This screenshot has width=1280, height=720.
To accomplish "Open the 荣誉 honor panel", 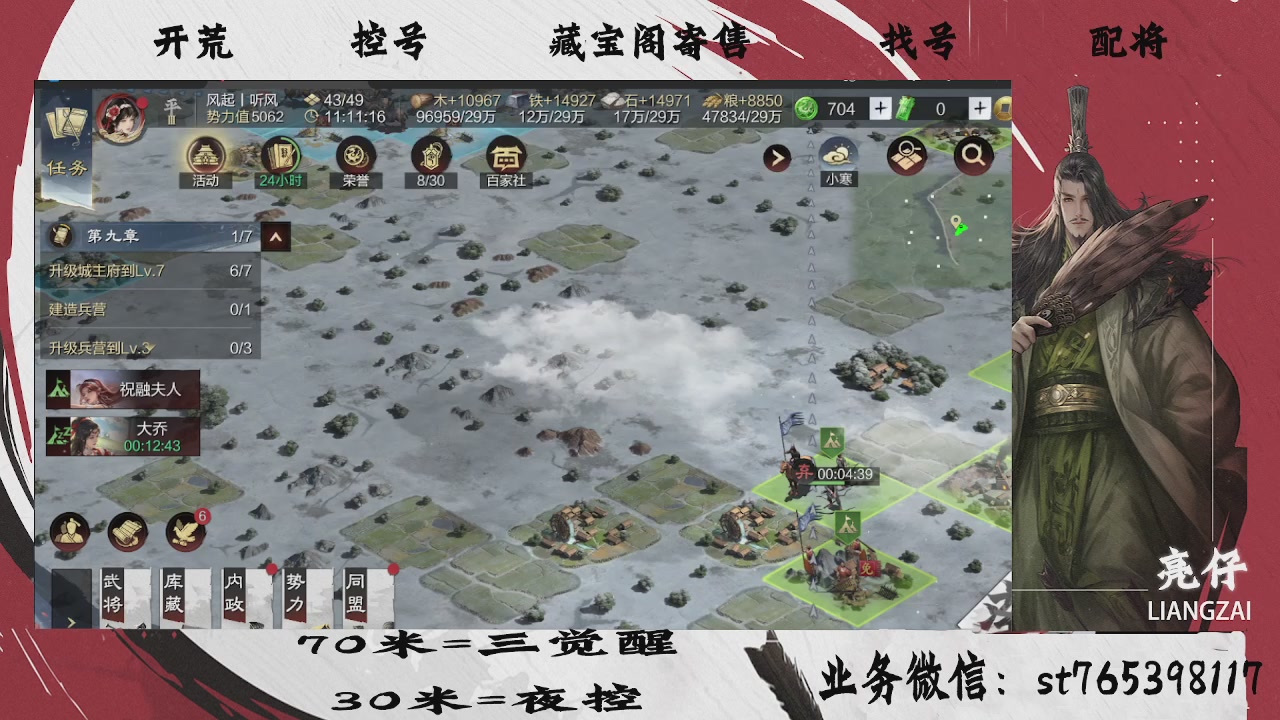I will pos(354,158).
